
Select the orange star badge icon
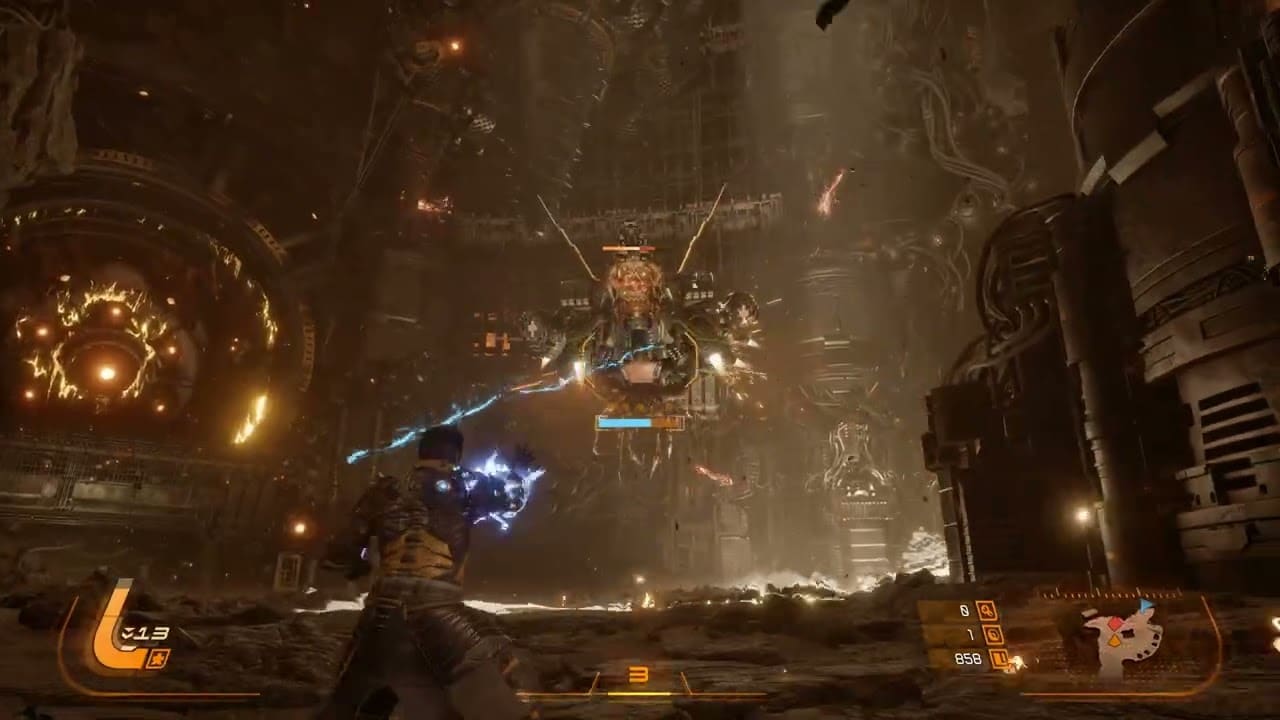pos(158,657)
